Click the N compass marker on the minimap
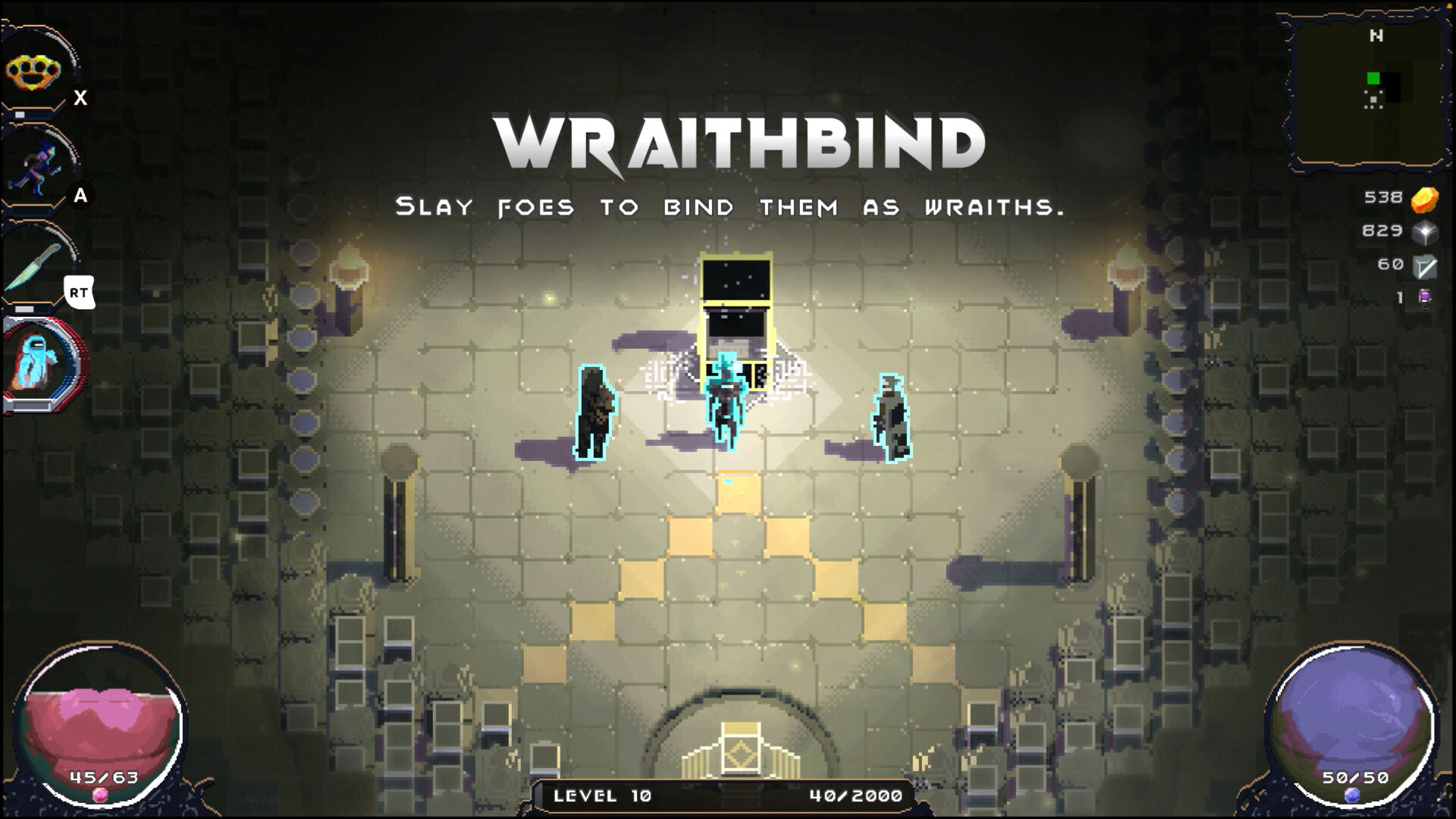 [x=1376, y=35]
